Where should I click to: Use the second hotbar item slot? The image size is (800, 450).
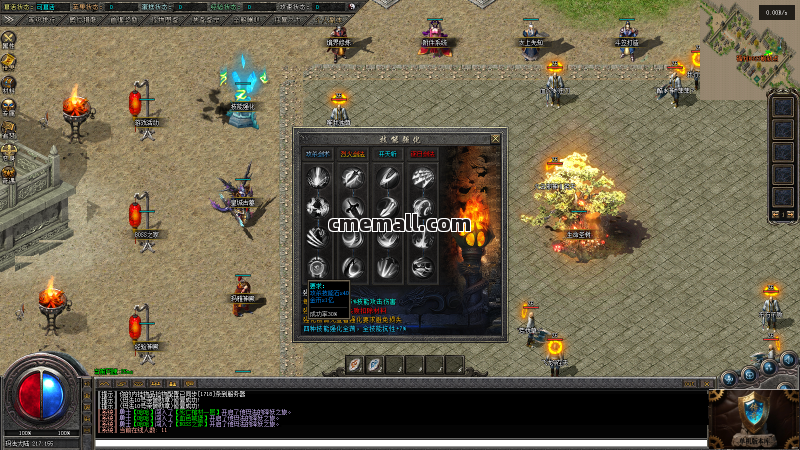pyautogui.click(x=374, y=365)
